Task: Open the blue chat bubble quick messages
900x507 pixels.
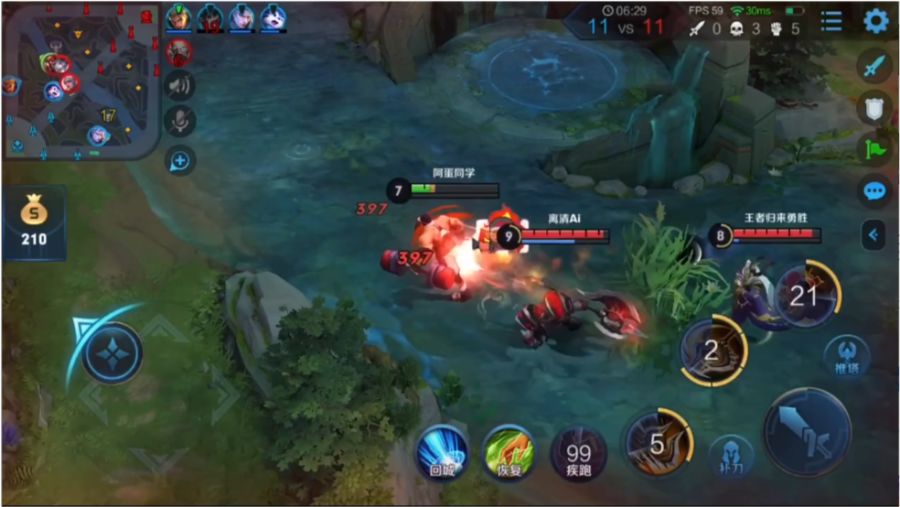Action: coord(875,191)
